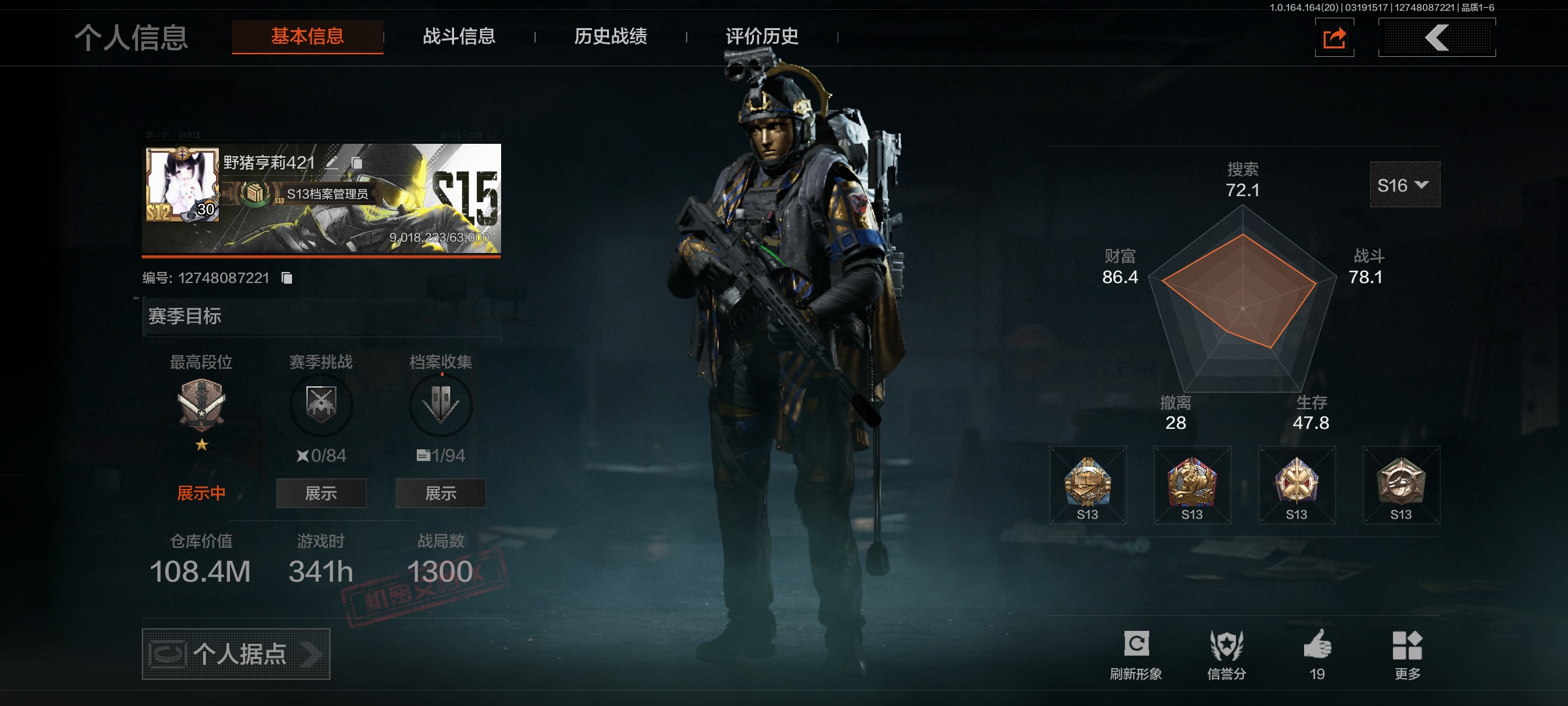Image resolution: width=1568 pixels, height=706 pixels.
Task: Refresh character appearance with 刷新形象
Action: (x=1136, y=653)
